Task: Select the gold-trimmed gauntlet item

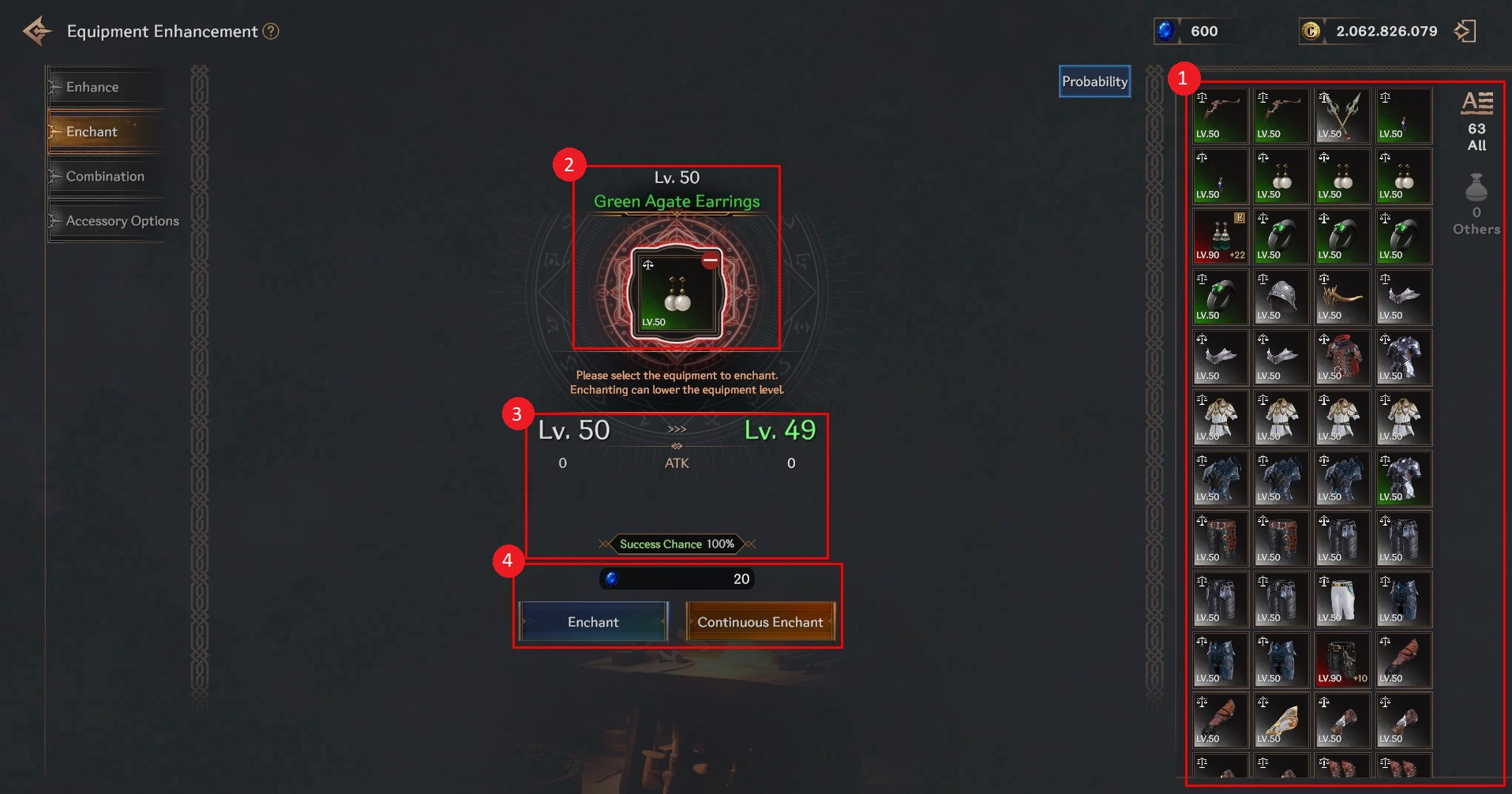Action: (1281, 721)
